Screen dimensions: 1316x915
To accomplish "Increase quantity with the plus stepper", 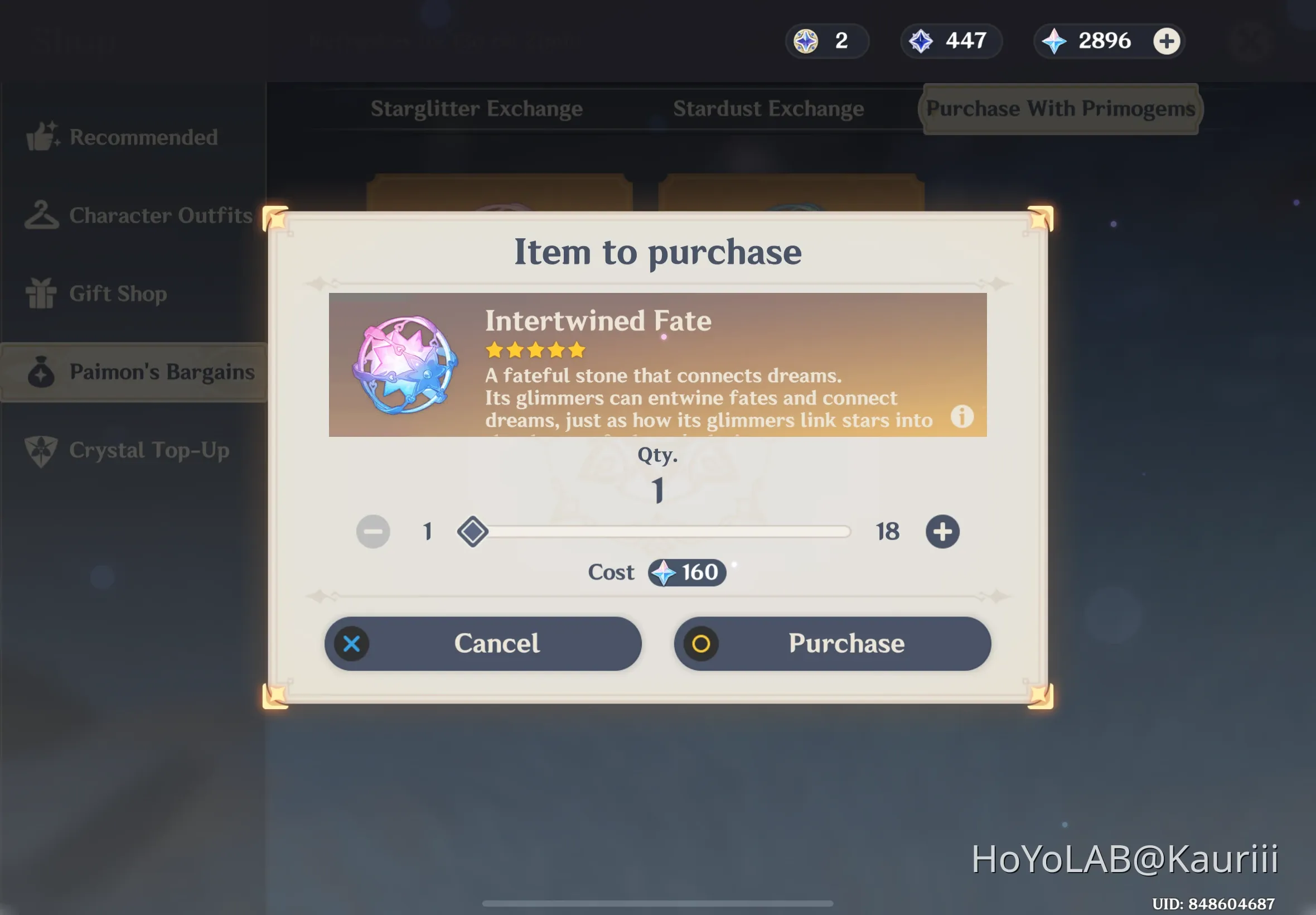I will click(942, 532).
